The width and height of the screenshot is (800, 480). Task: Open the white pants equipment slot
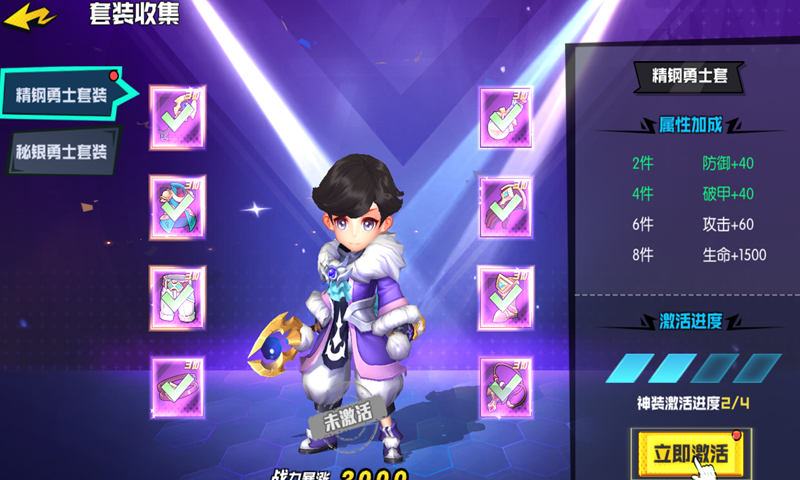(x=178, y=297)
